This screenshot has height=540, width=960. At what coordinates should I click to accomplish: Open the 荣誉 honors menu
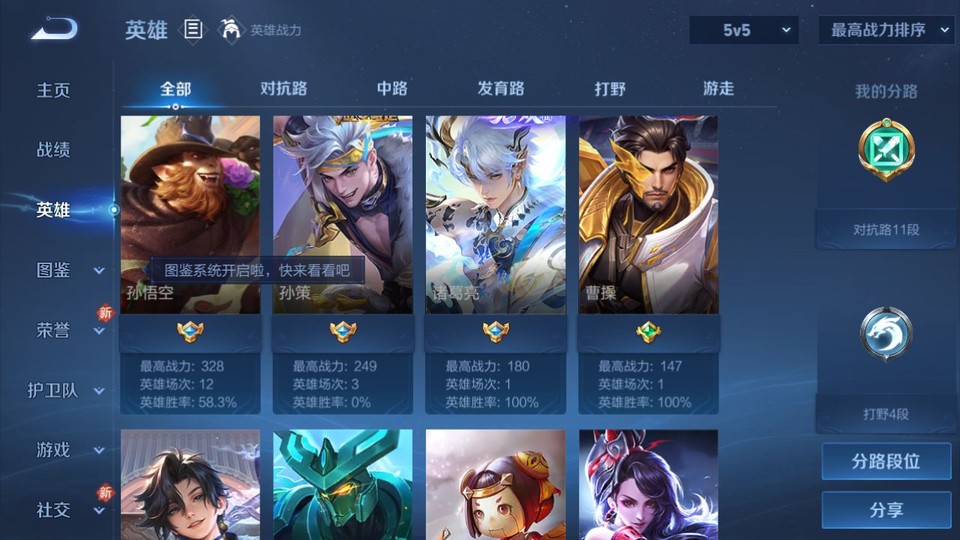click(68, 330)
